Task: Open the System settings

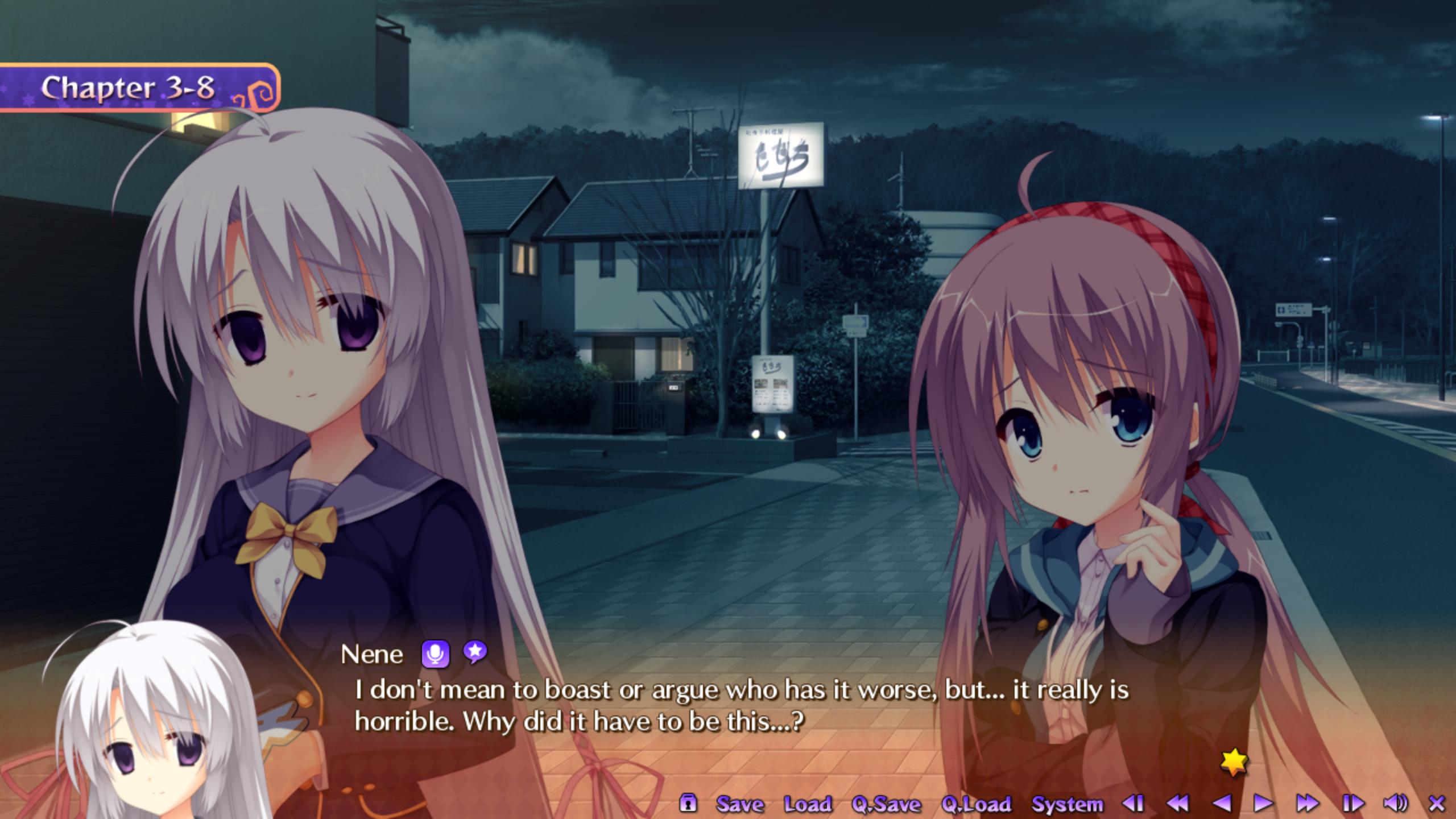Action: coord(1067,804)
